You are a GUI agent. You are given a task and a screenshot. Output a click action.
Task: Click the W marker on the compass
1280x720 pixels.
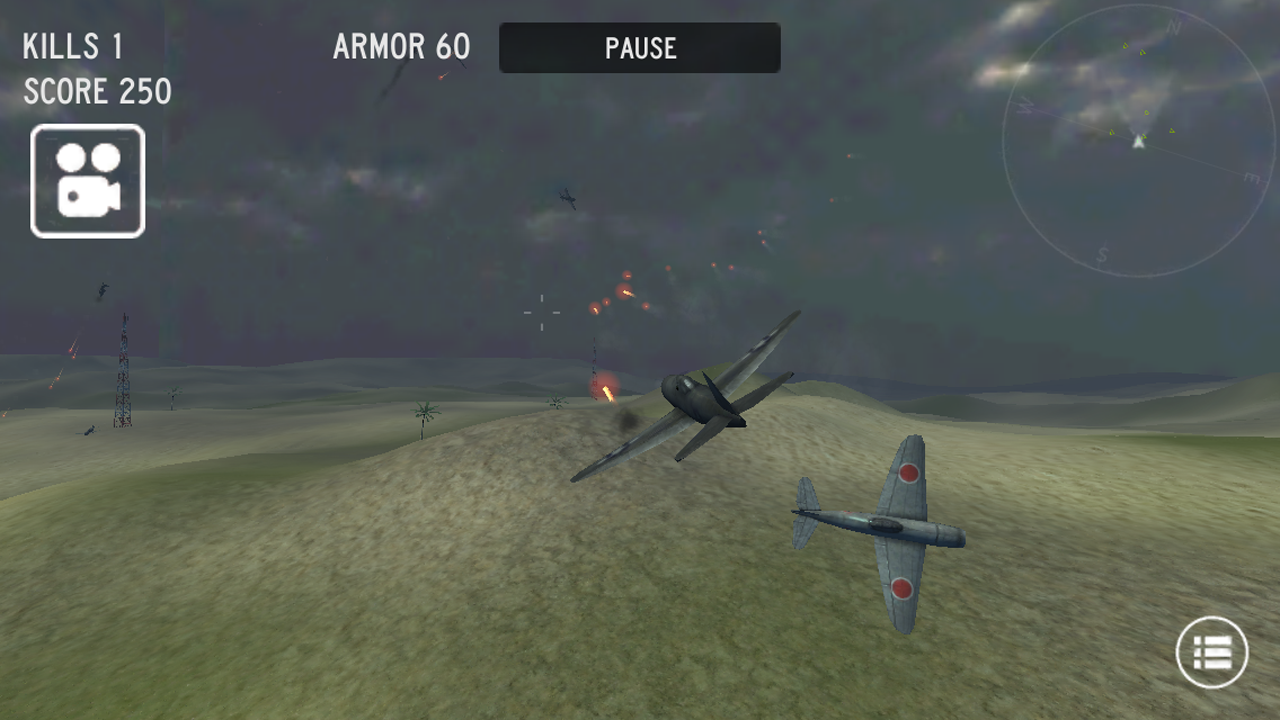pos(1025,105)
